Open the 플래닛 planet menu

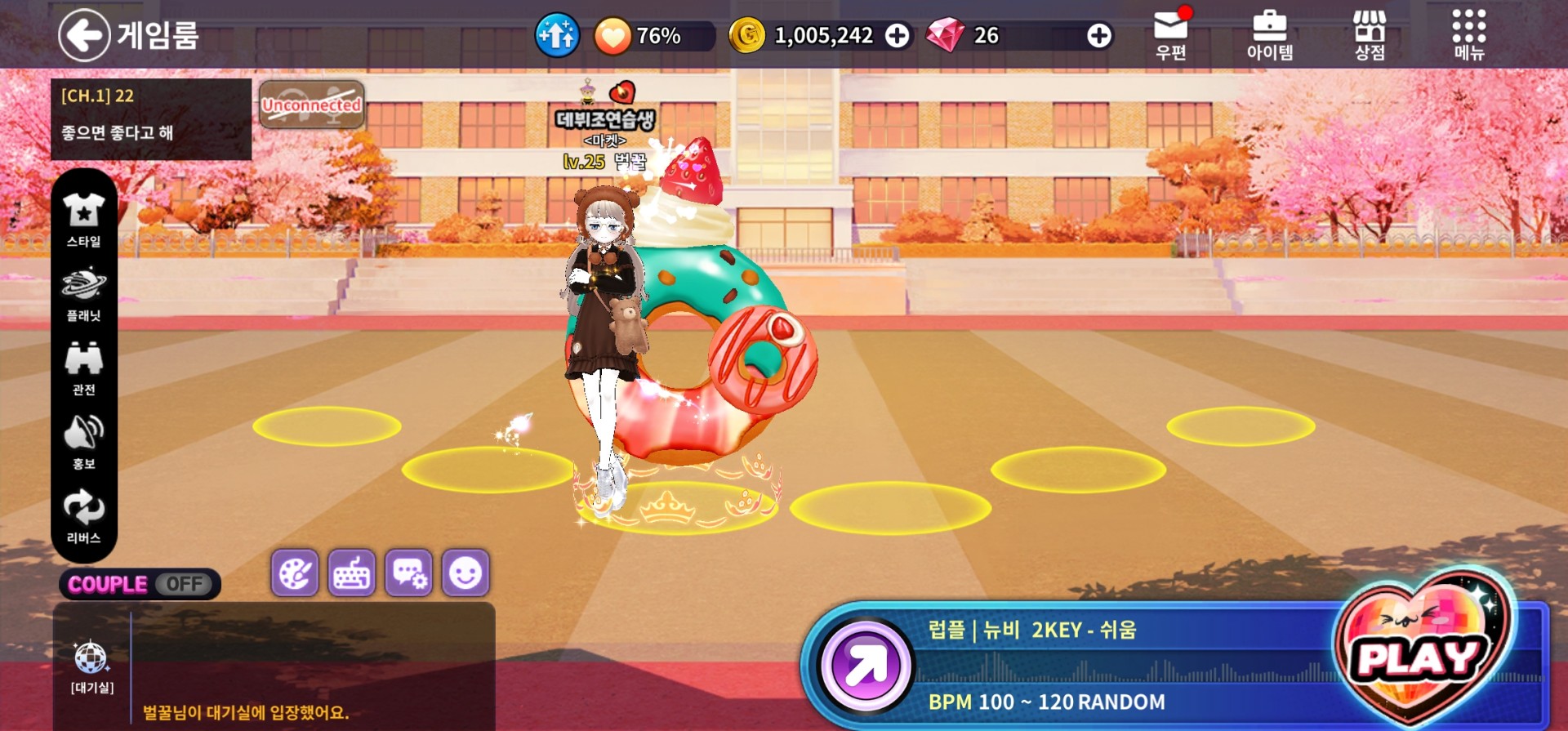pos(84,293)
